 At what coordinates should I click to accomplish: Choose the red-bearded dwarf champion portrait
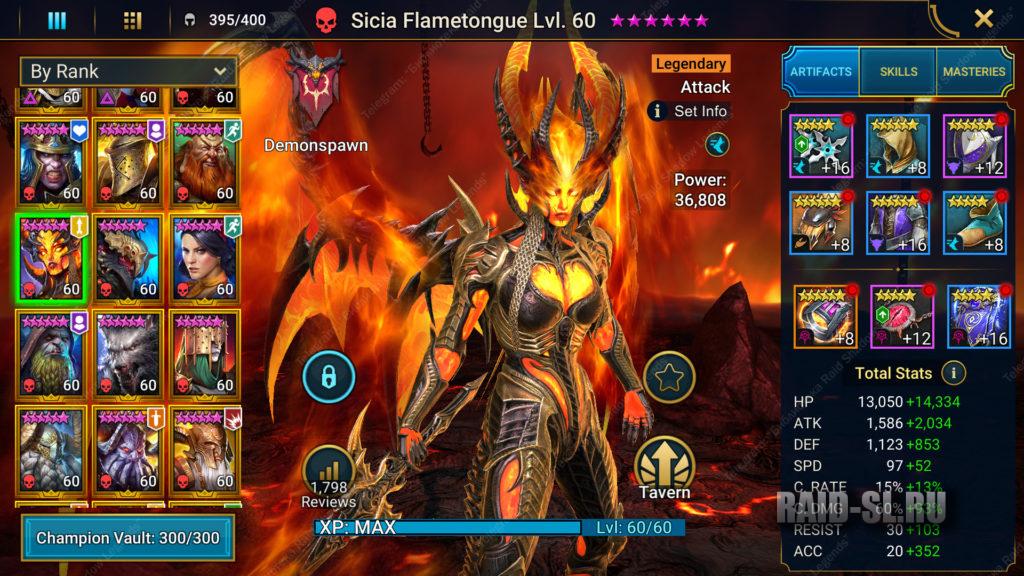coord(205,160)
